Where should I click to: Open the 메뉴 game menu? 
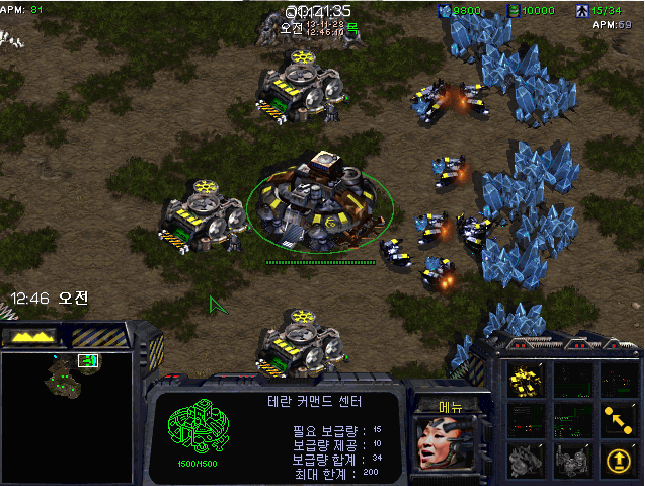pyautogui.click(x=450, y=406)
